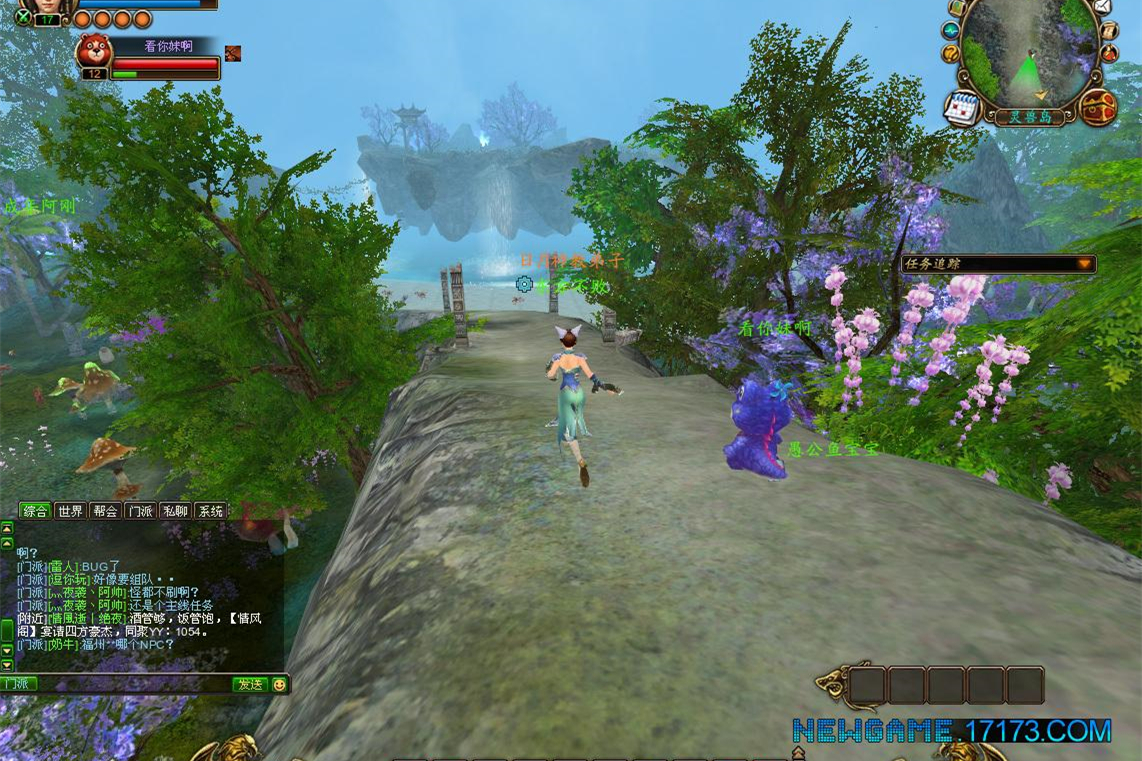Expand the 任务追踪 quest tracker arrow
Screen dimensions: 1142x761
(x=1084, y=264)
